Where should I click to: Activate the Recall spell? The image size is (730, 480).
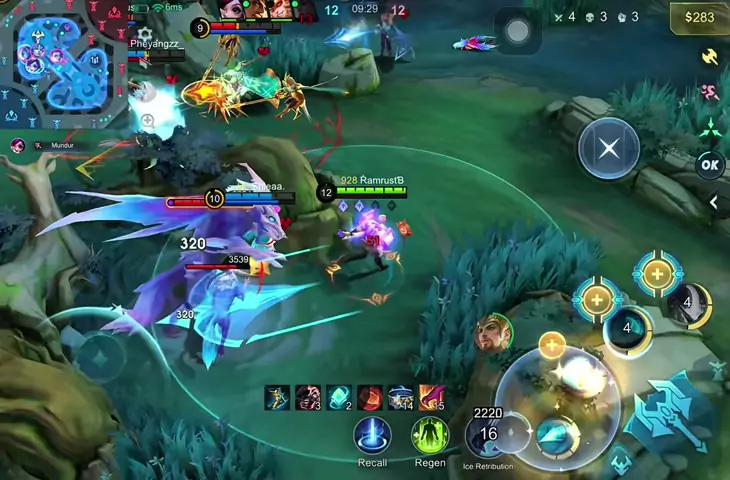pos(372,436)
